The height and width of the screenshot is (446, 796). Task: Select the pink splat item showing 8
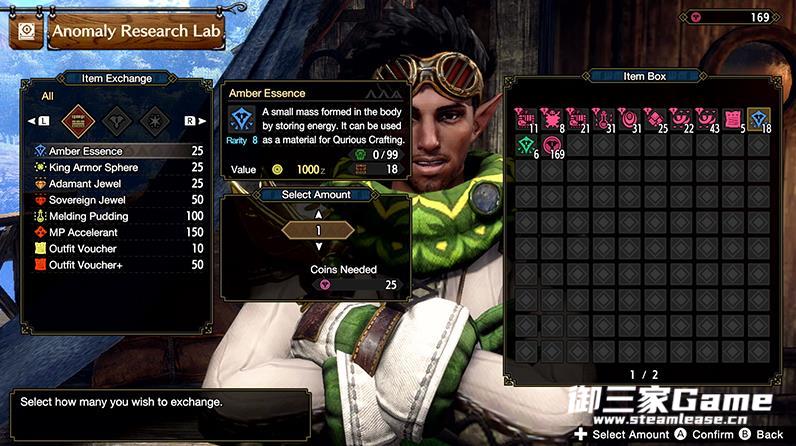click(x=552, y=119)
